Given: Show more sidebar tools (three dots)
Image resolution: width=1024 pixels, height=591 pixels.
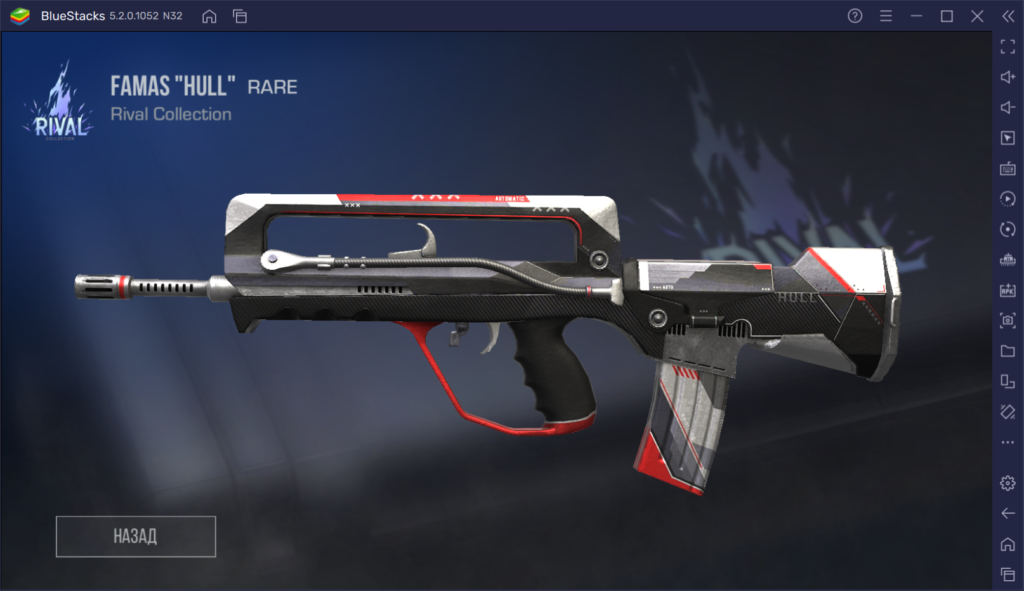Looking at the screenshot, I should 1007,442.
